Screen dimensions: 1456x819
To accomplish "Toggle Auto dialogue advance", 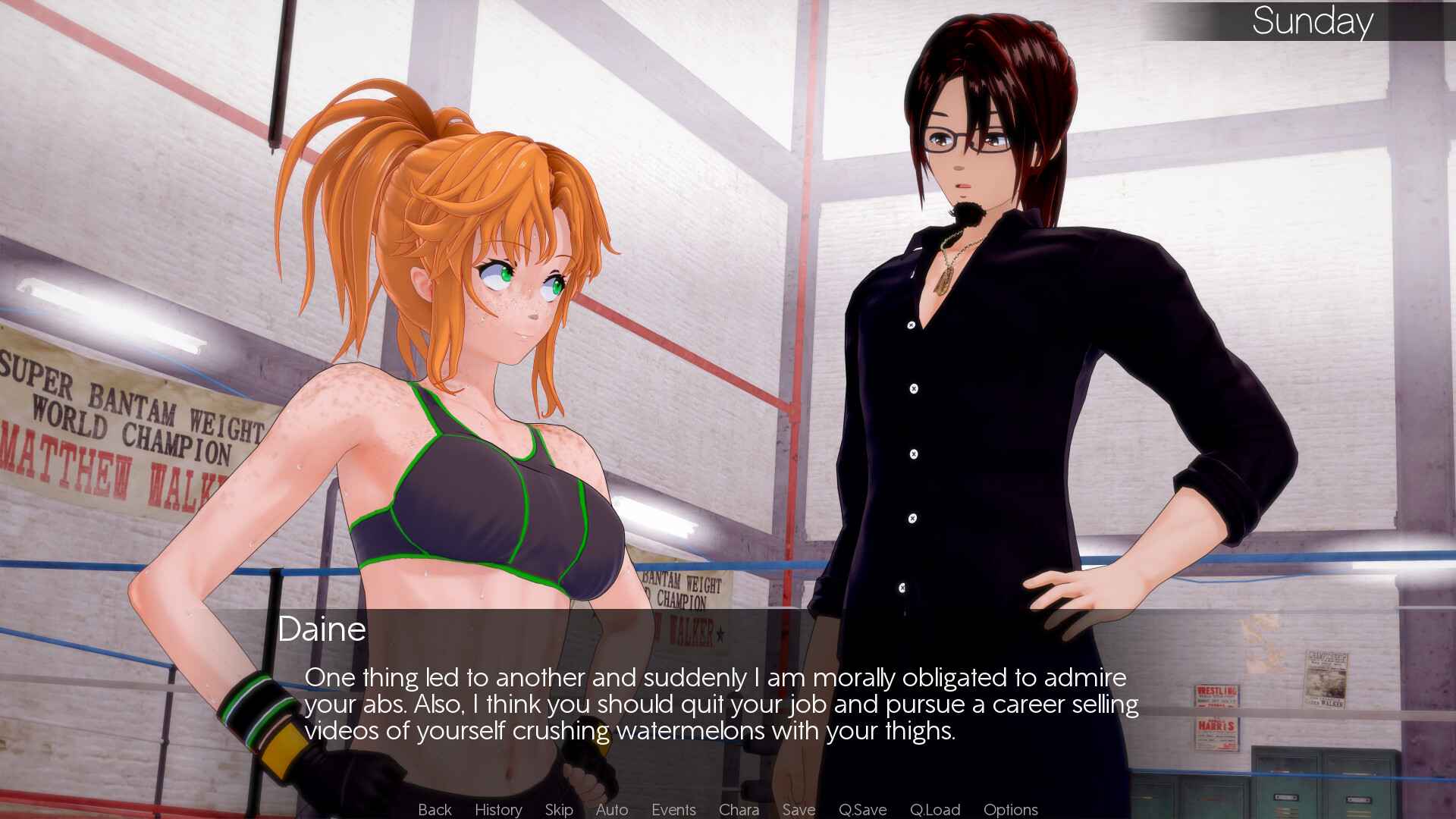I will pyautogui.click(x=612, y=810).
